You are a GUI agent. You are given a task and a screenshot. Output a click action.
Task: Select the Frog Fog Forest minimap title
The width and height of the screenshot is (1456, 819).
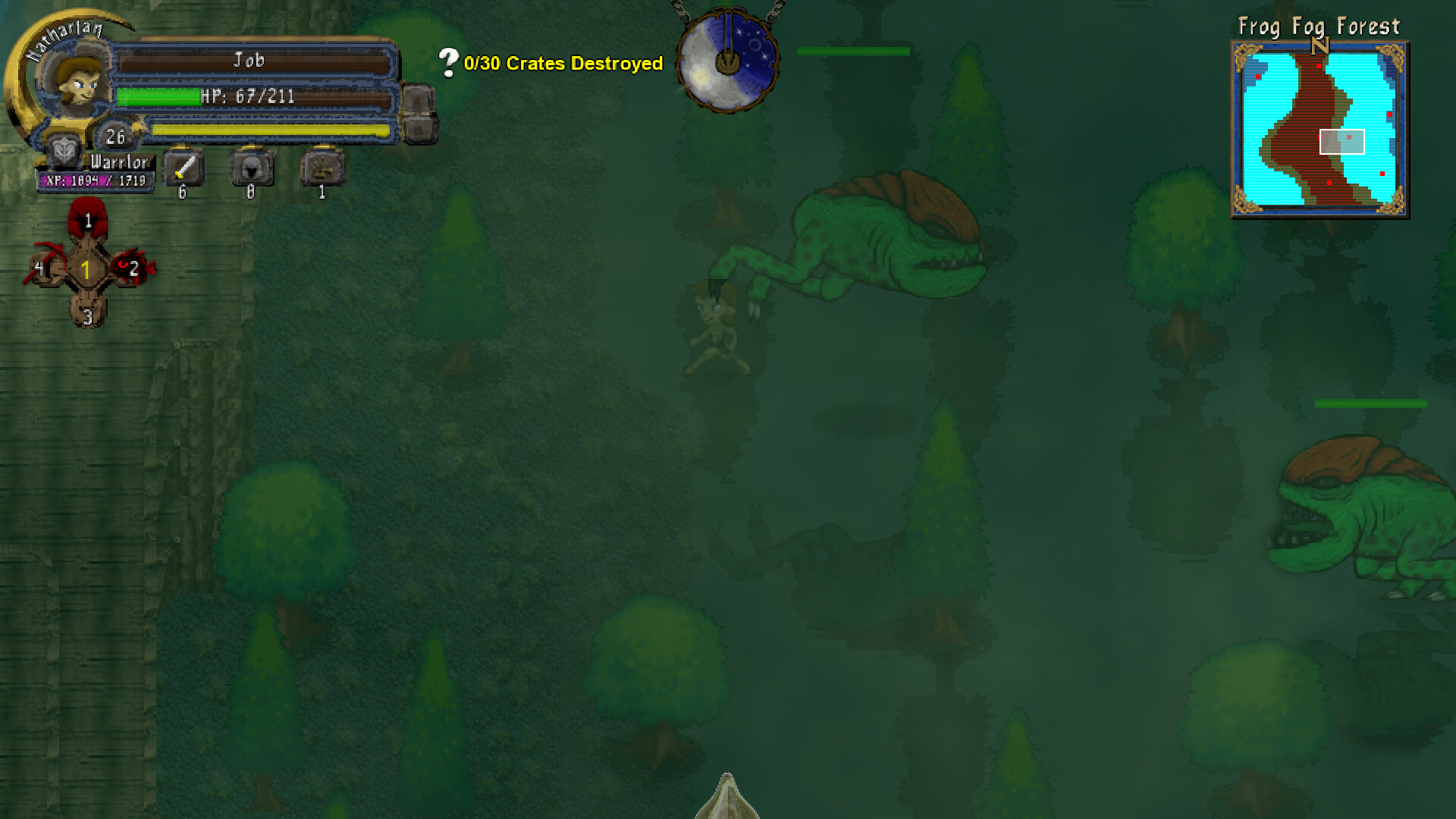tap(1319, 27)
